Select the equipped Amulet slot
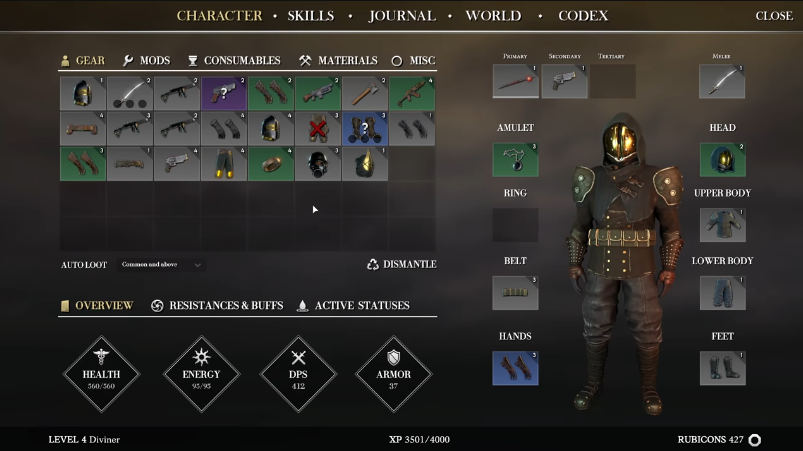 pyautogui.click(x=515, y=160)
